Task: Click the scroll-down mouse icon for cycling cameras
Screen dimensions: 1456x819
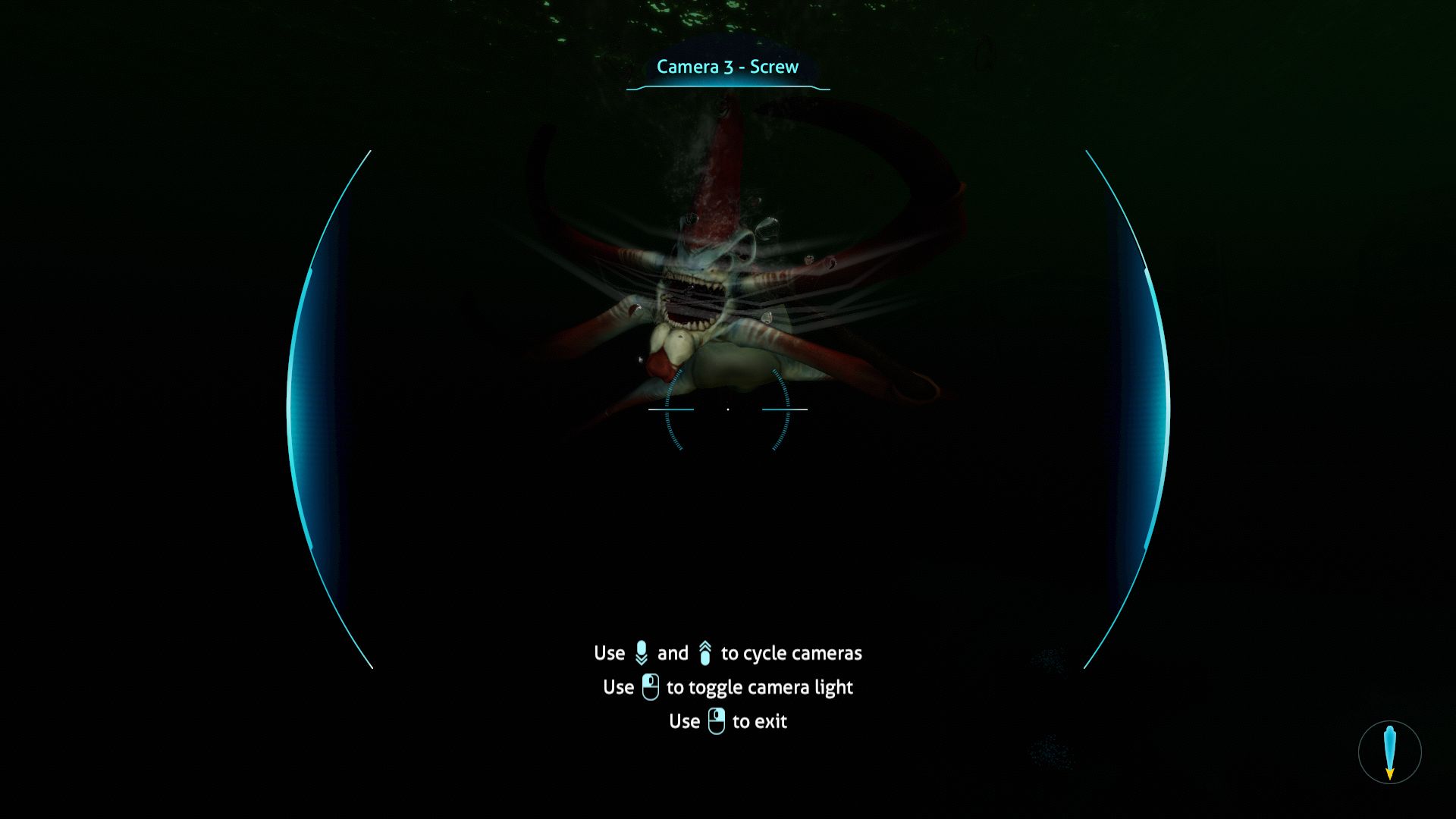Action: pyautogui.click(x=642, y=652)
